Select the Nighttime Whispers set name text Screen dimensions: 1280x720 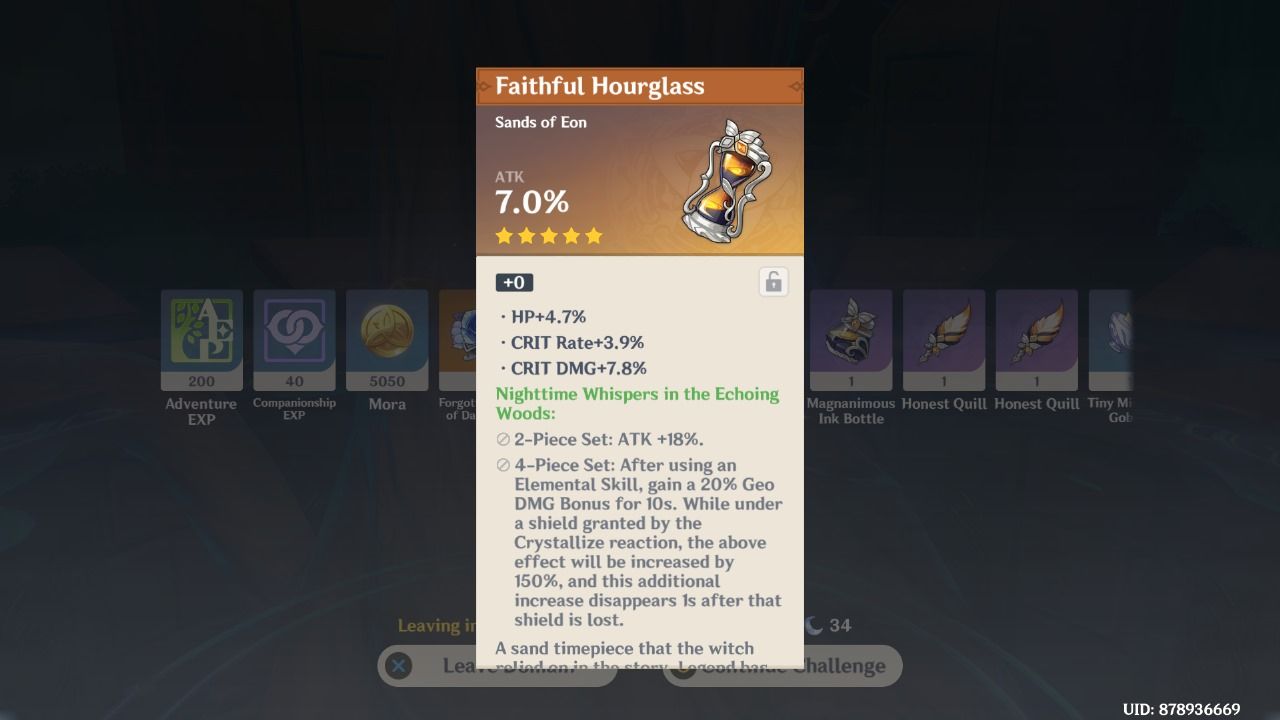coord(638,394)
